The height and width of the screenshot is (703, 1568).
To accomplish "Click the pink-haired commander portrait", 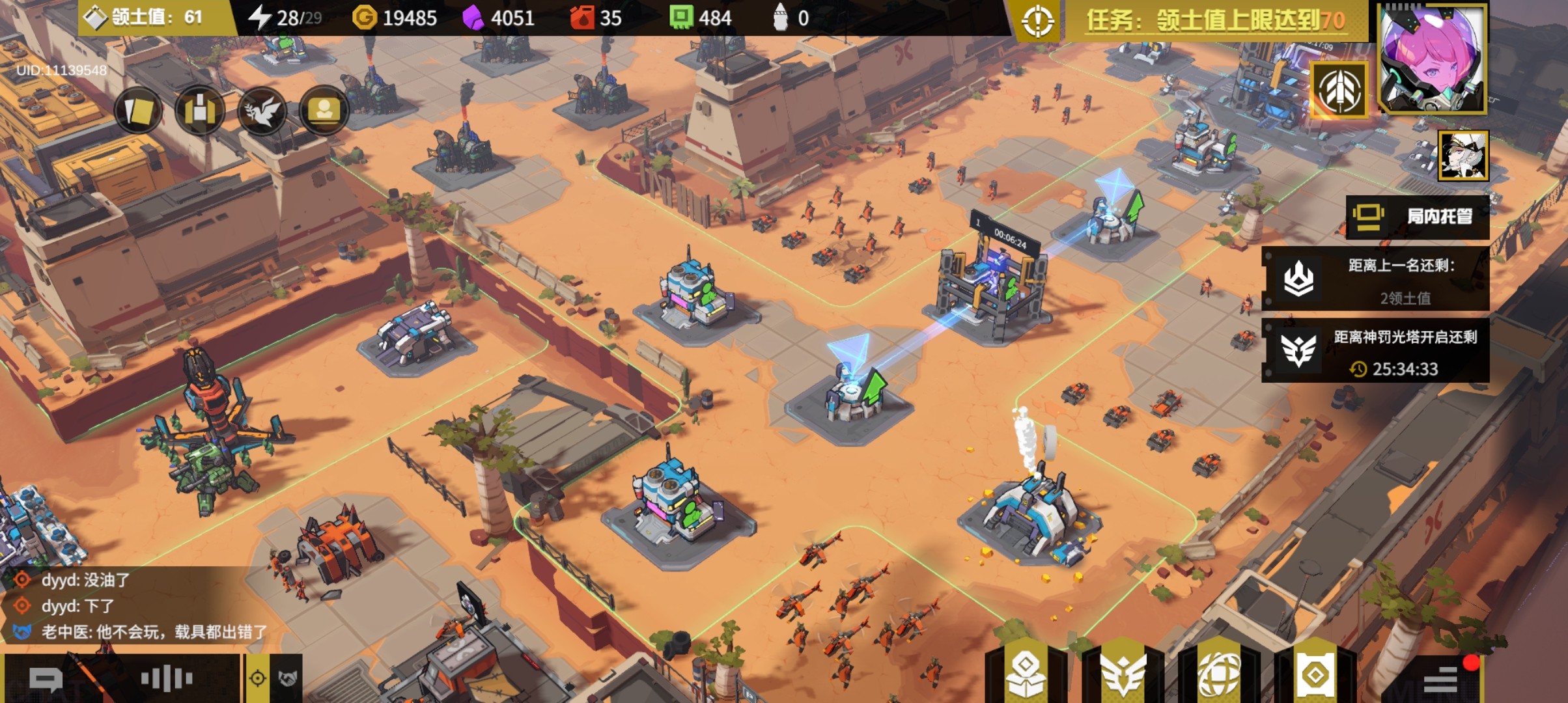I will click(x=1432, y=60).
